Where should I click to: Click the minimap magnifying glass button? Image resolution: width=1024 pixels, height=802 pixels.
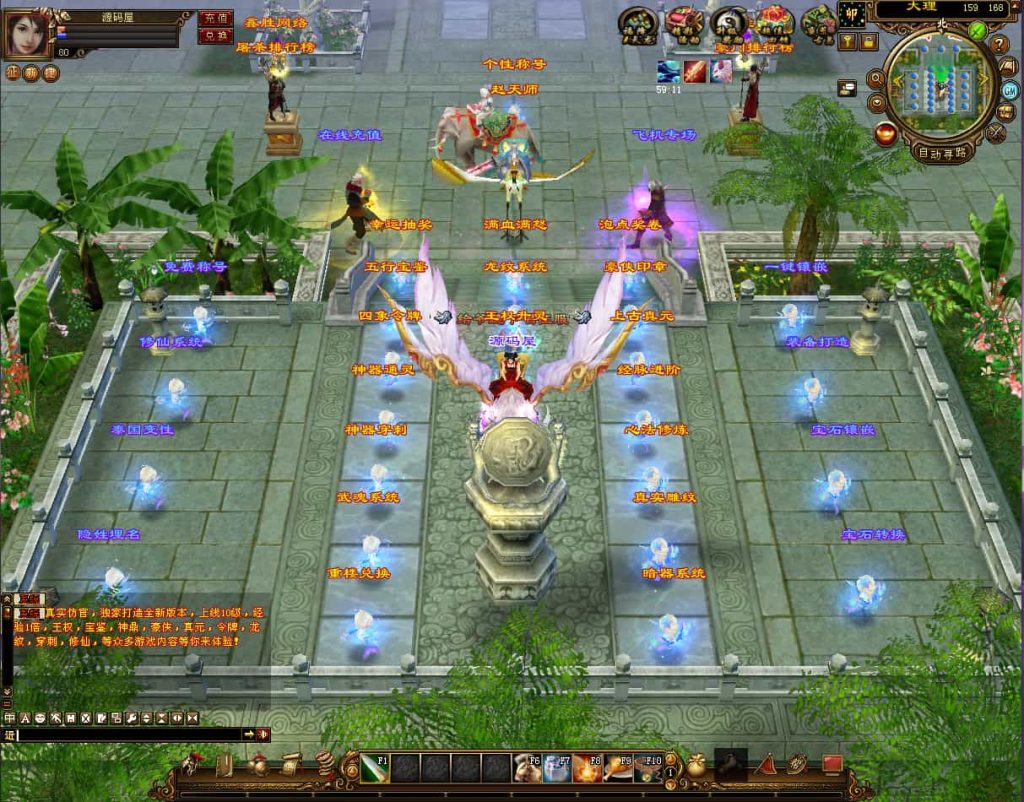pos(877,79)
